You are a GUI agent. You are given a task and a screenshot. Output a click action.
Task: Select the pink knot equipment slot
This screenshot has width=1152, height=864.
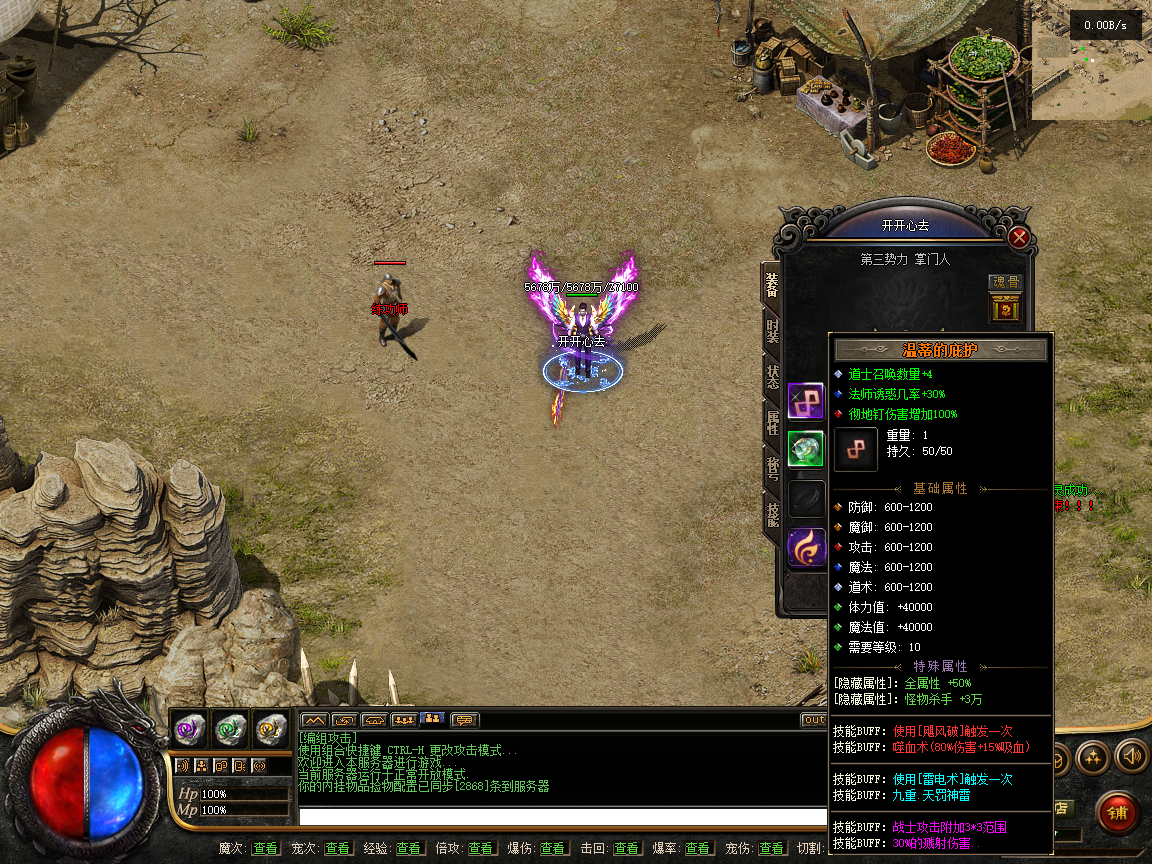[805, 400]
